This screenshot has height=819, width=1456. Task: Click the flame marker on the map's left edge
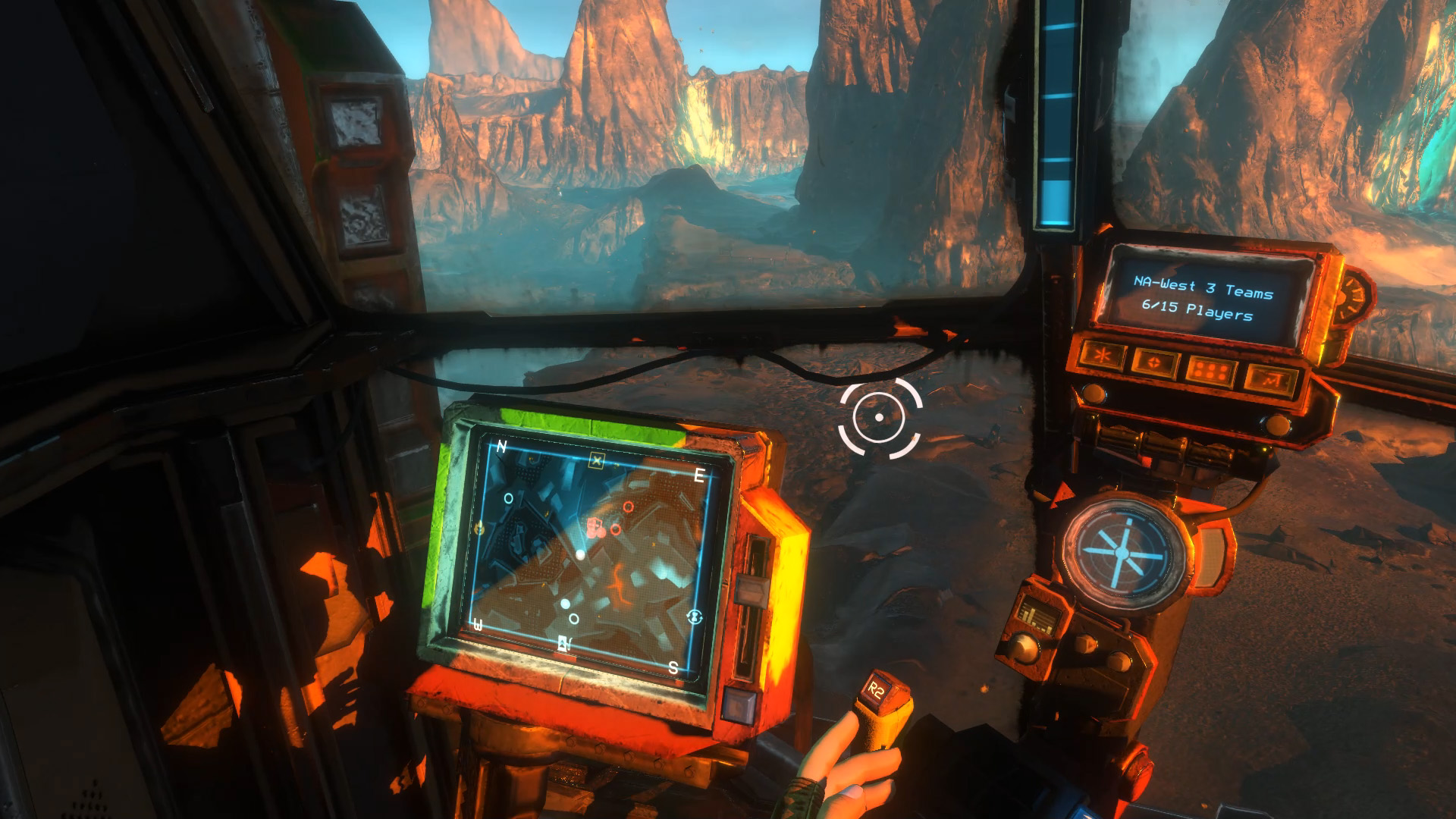[479, 526]
